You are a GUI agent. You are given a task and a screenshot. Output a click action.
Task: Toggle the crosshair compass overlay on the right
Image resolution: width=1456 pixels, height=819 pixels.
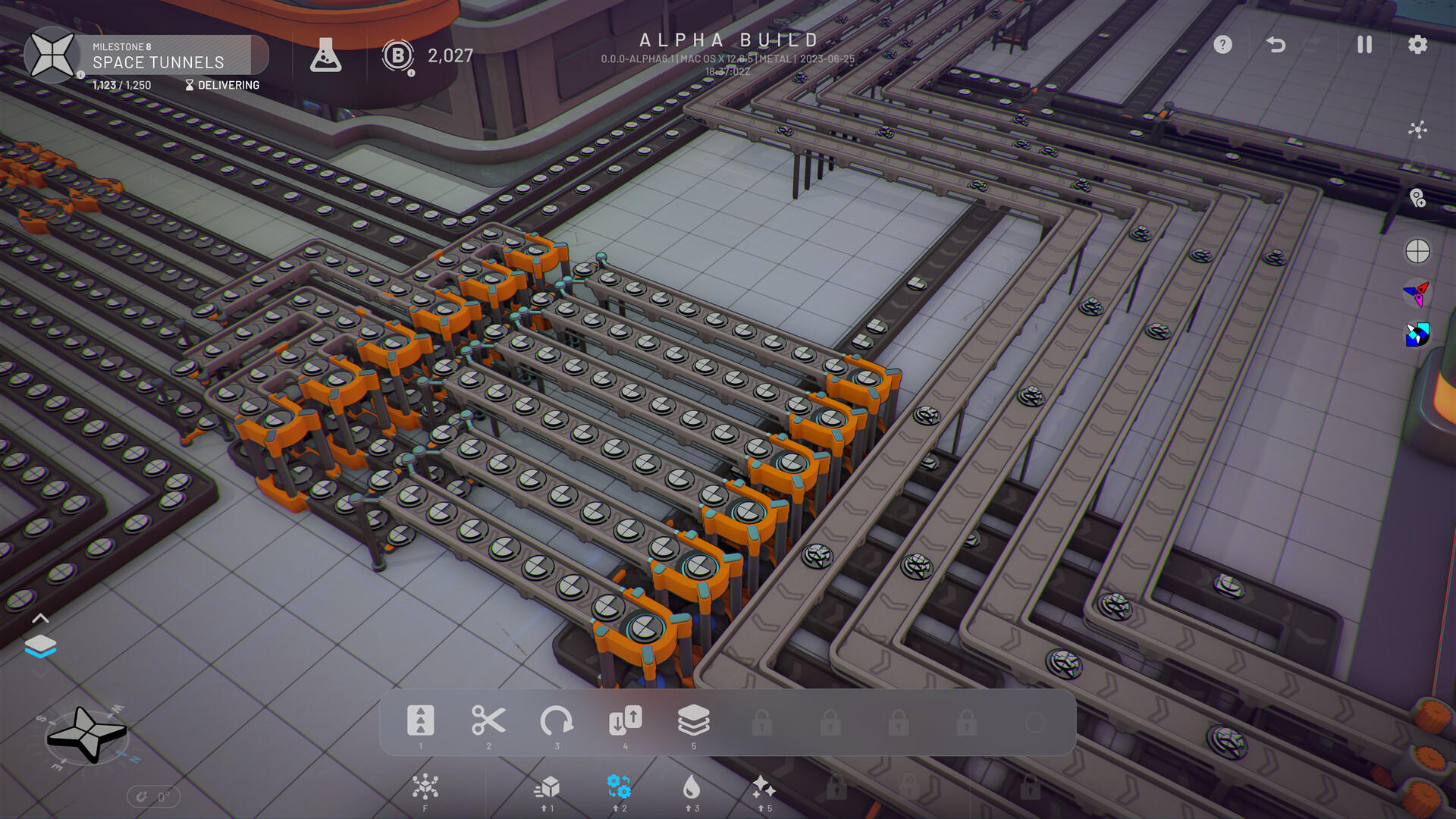pyautogui.click(x=1418, y=252)
